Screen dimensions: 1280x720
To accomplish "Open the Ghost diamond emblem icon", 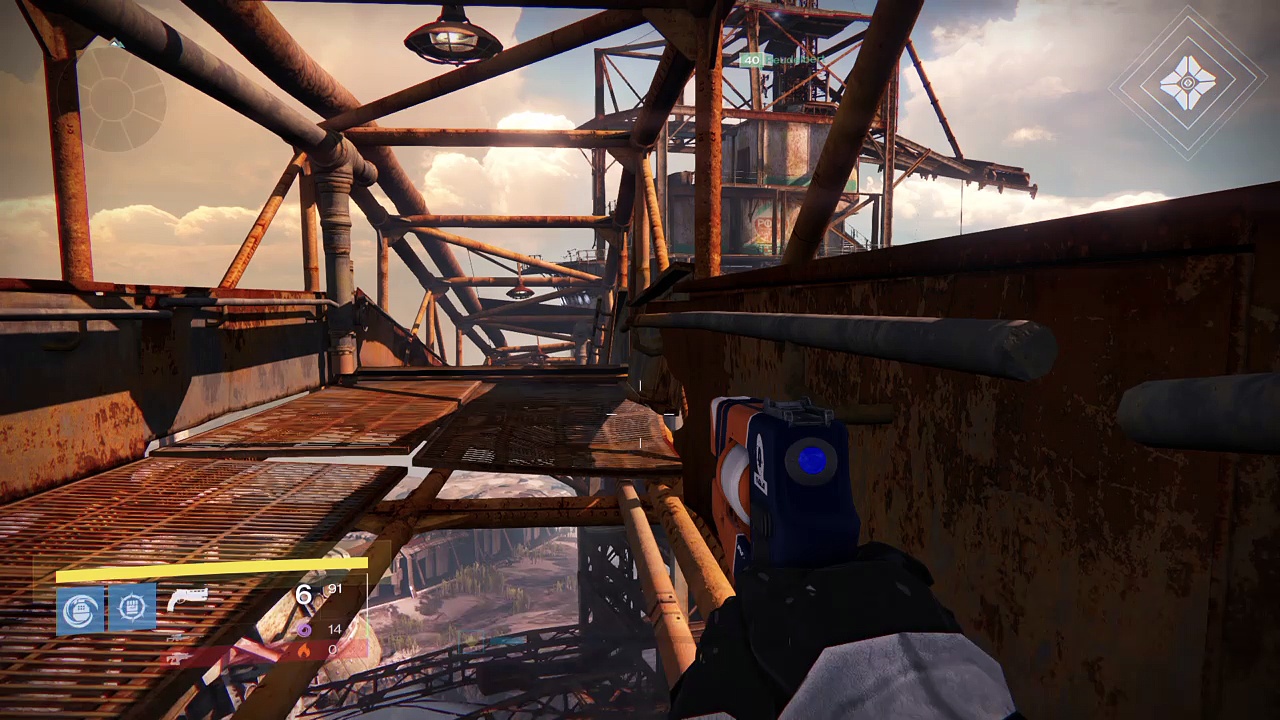I will [1188, 82].
